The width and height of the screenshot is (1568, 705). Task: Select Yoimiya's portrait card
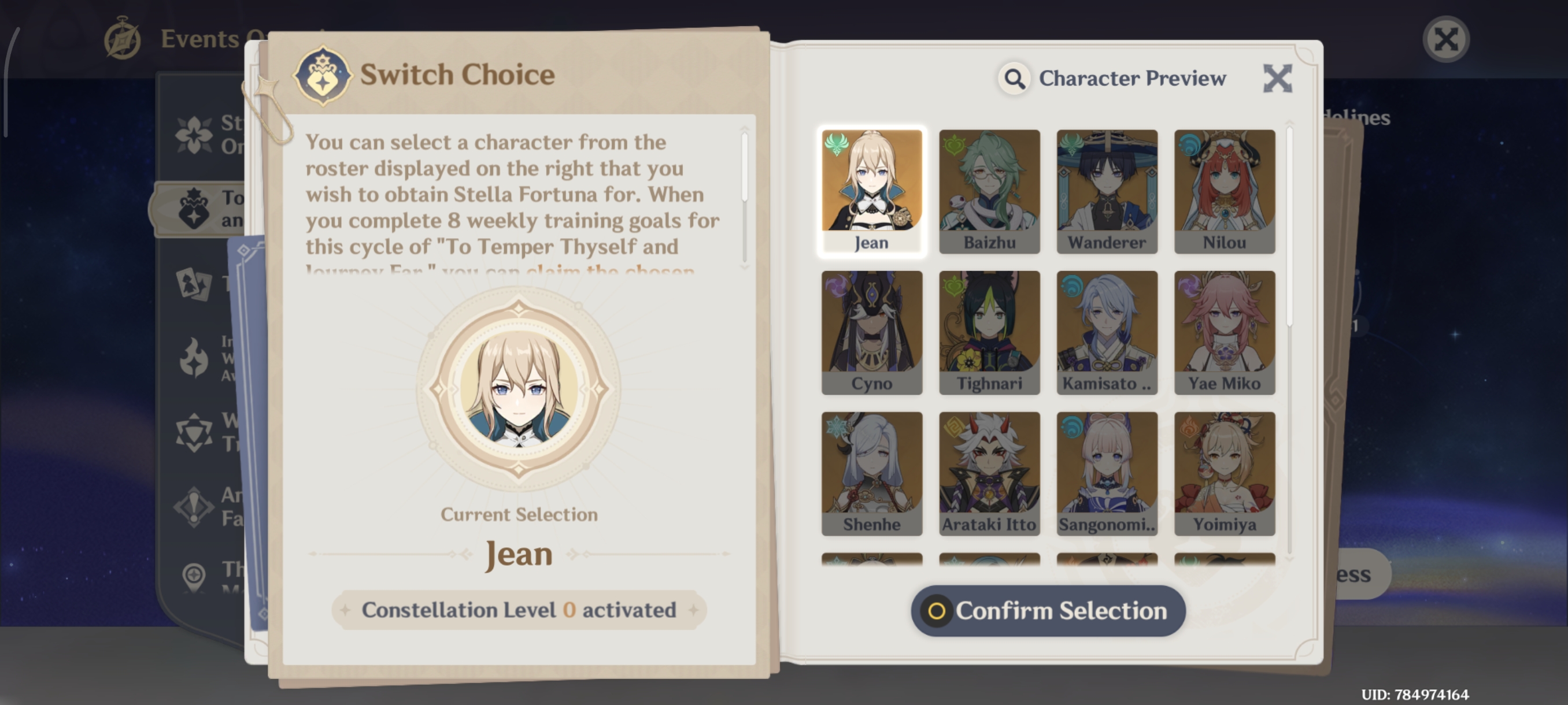click(x=1224, y=473)
